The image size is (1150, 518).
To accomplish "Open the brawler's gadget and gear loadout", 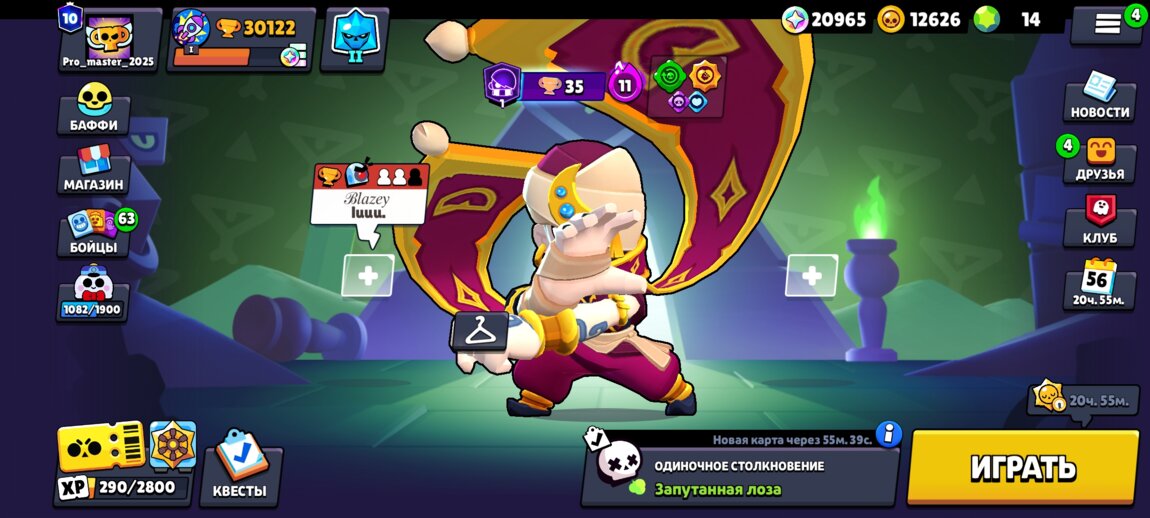I will 687,86.
